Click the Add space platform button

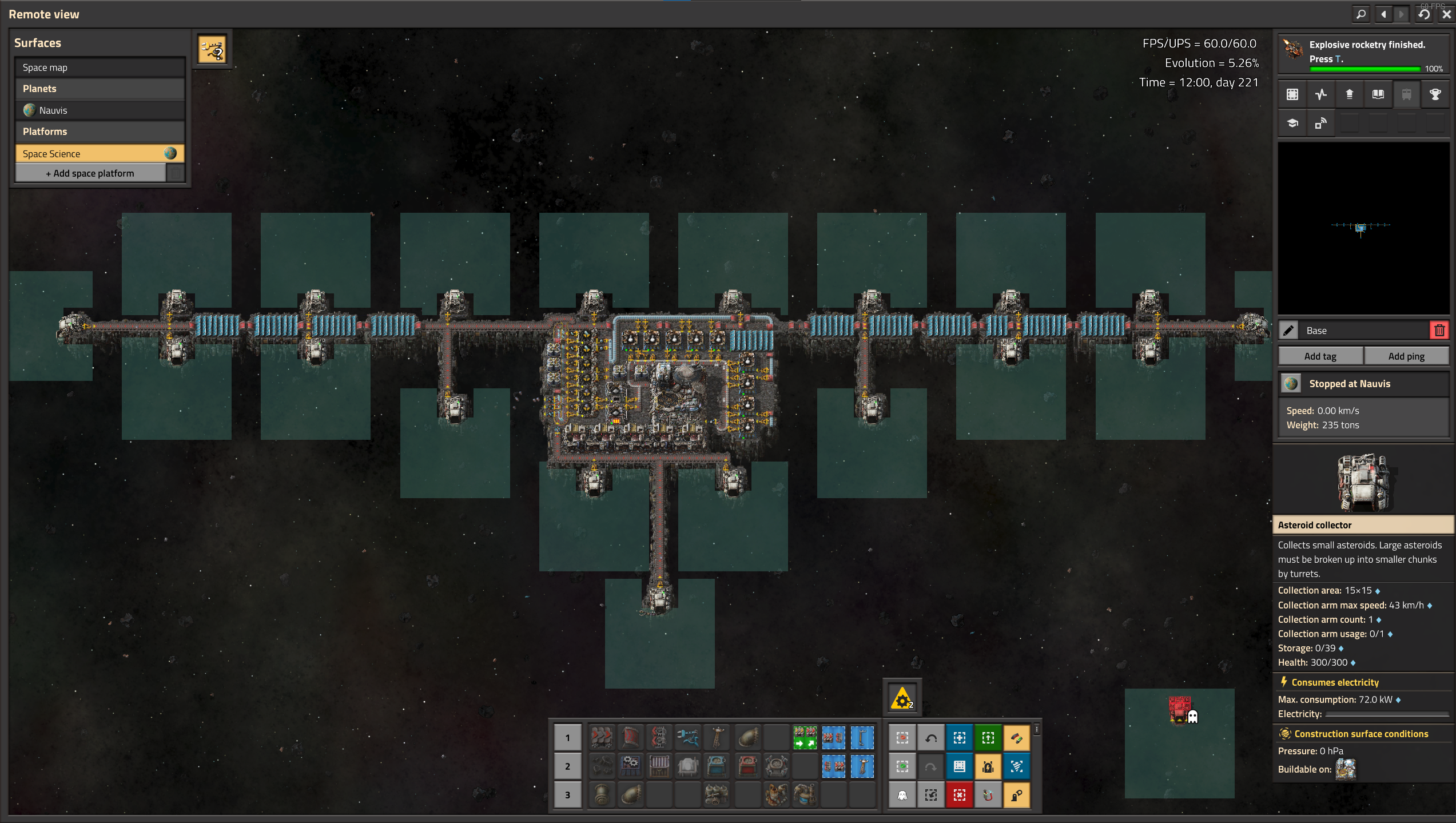(x=90, y=173)
